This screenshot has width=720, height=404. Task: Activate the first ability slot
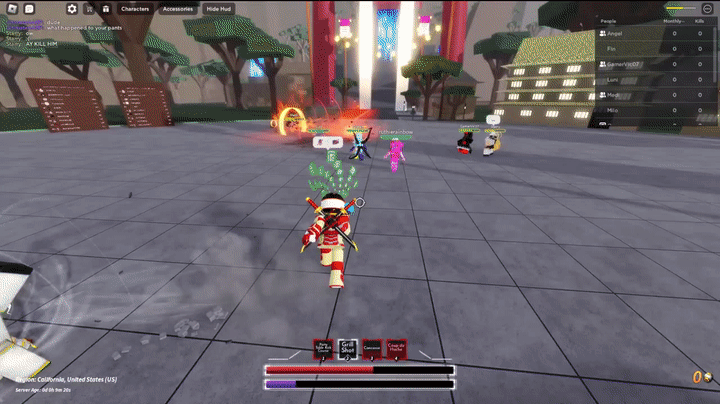coord(323,348)
